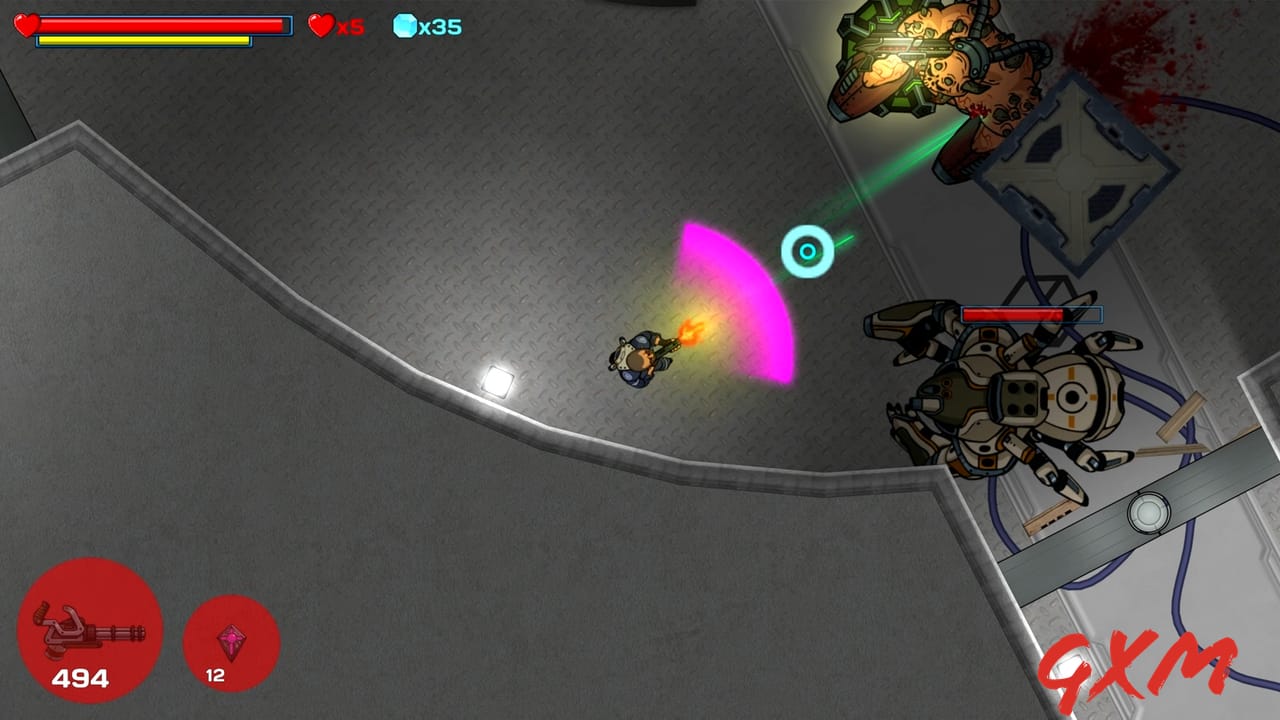Click the targeting reticle icon
Screen dimensions: 1280x720
point(808,252)
